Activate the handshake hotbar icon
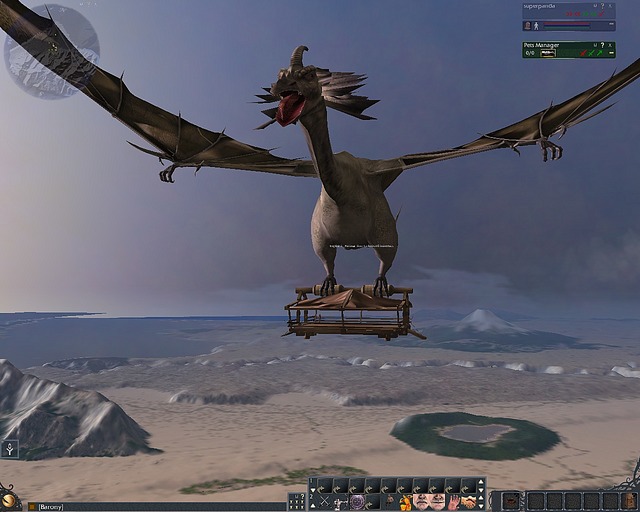This screenshot has height=512, width=640. (x=468, y=501)
